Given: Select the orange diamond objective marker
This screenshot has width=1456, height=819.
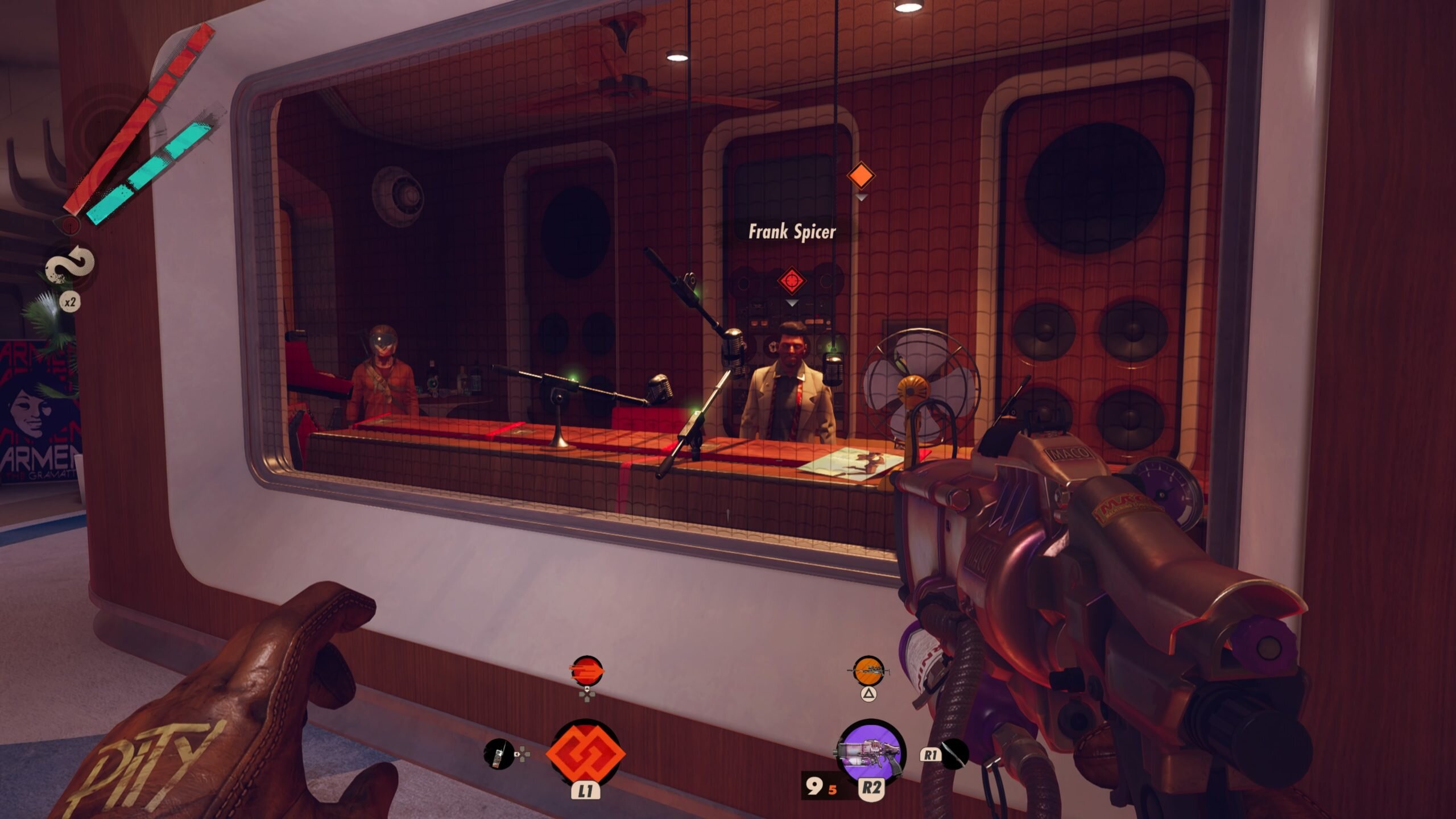Looking at the screenshot, I should [x=861, y=175].
